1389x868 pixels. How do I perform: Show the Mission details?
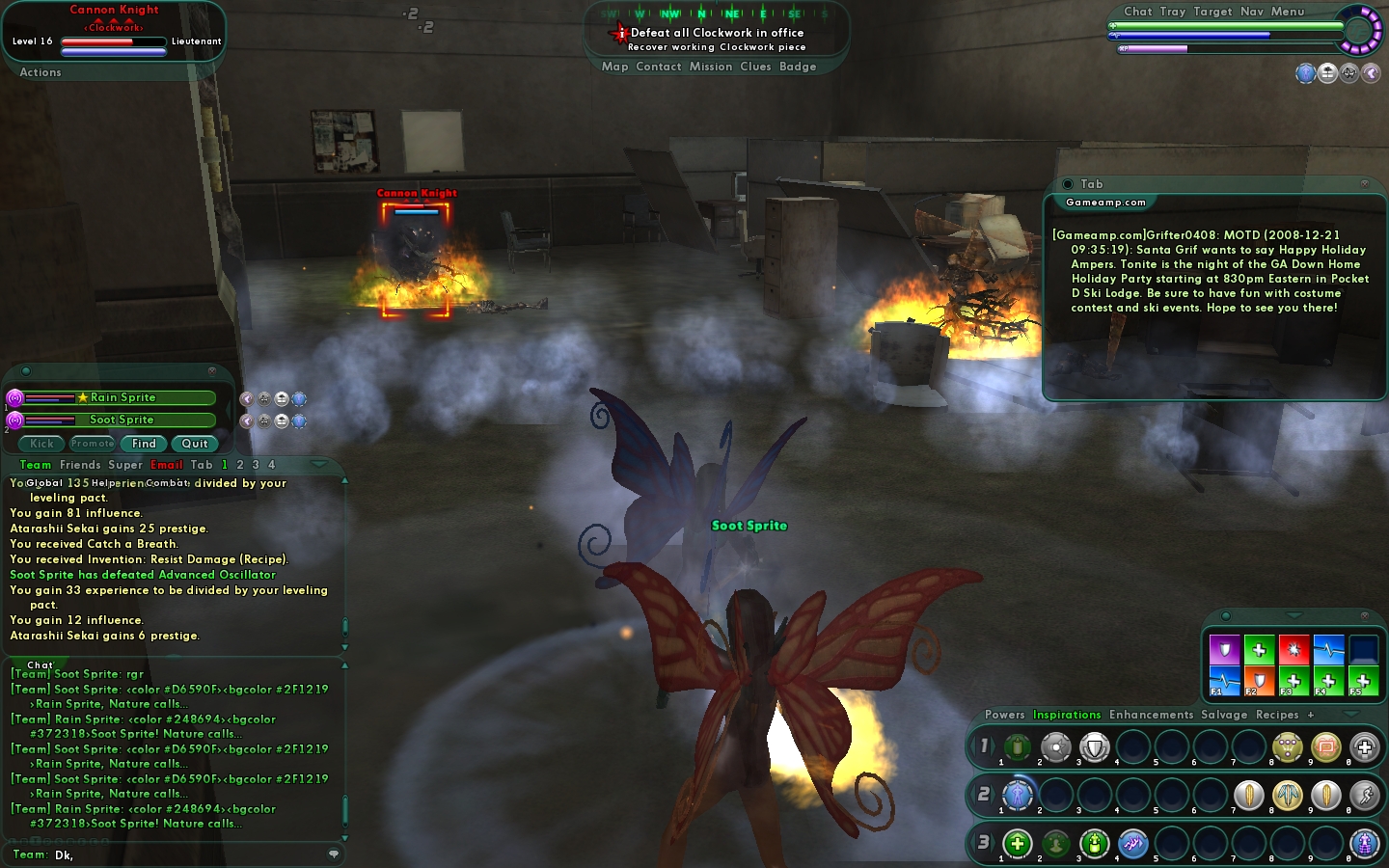[711, 67]
